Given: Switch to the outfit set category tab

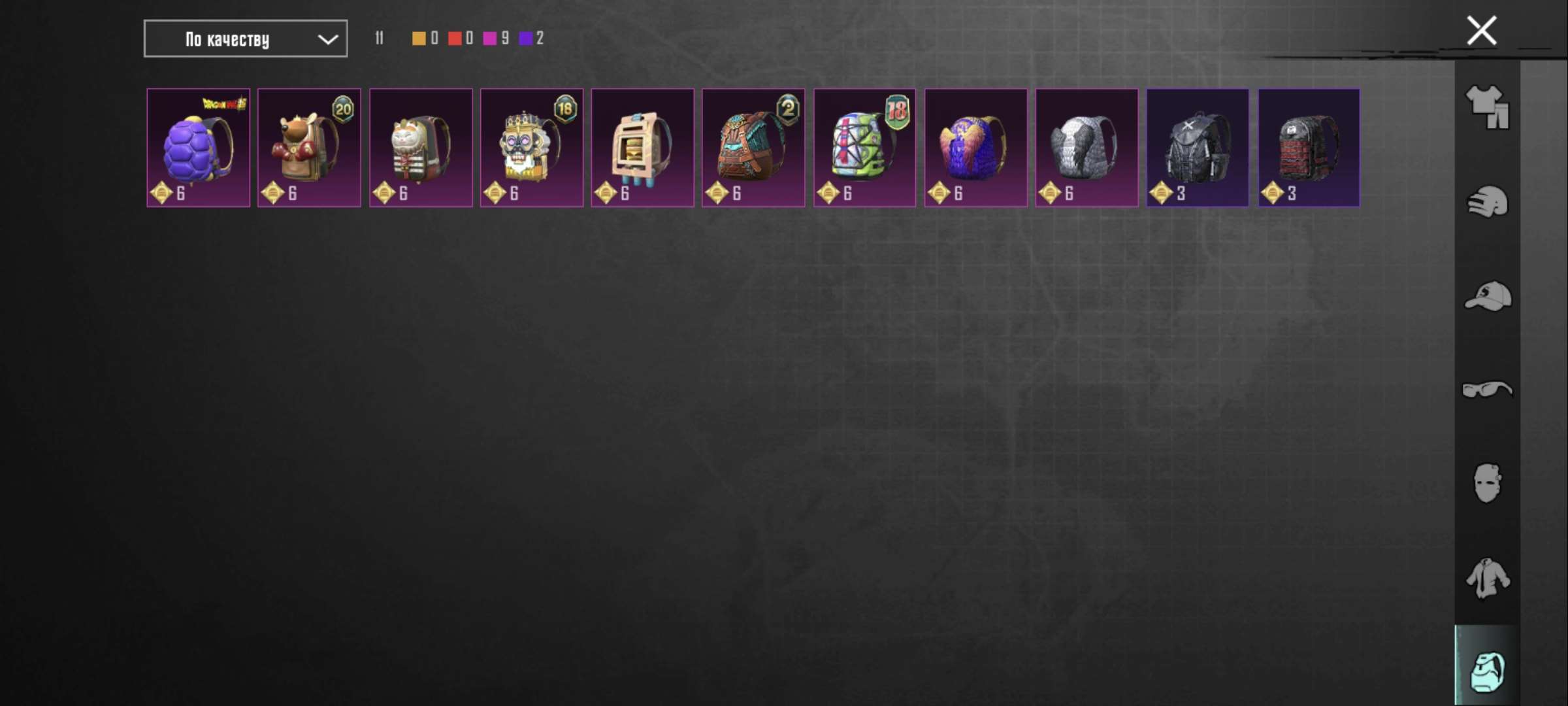Looking at the screenshot, I should pyautogui.click(x=1487, y=107).
